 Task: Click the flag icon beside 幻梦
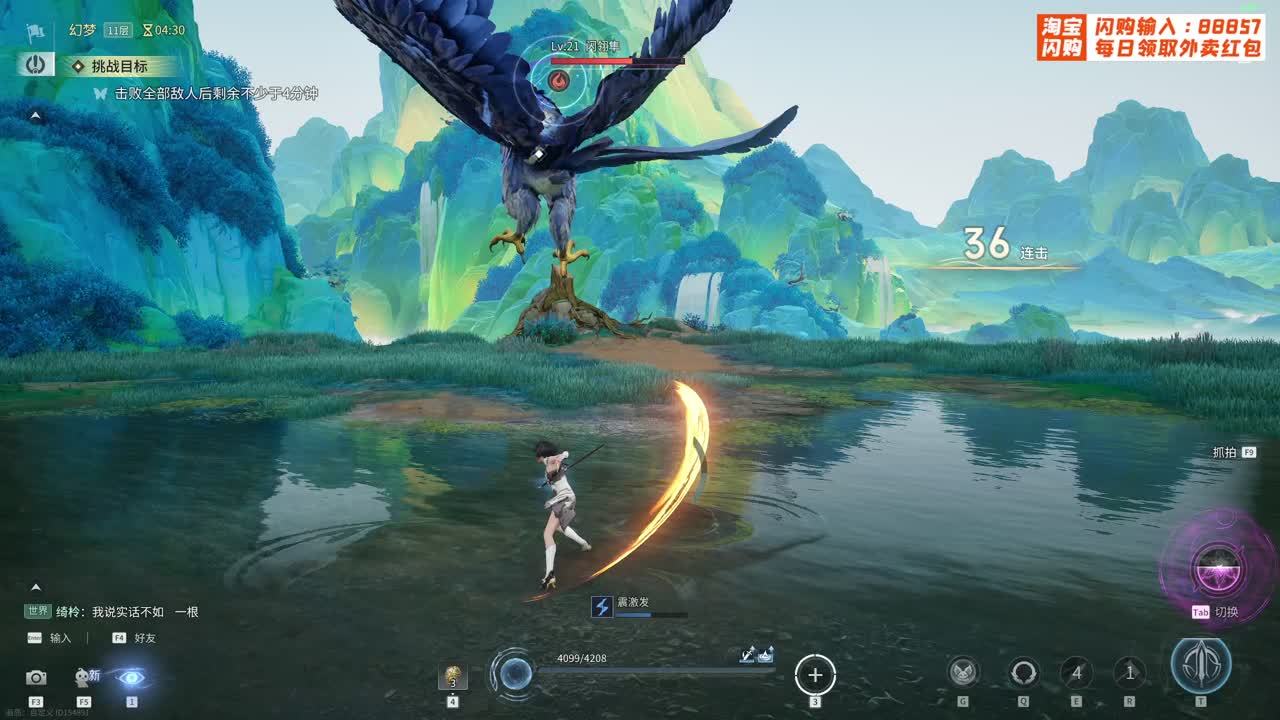(x=36, y=31)
